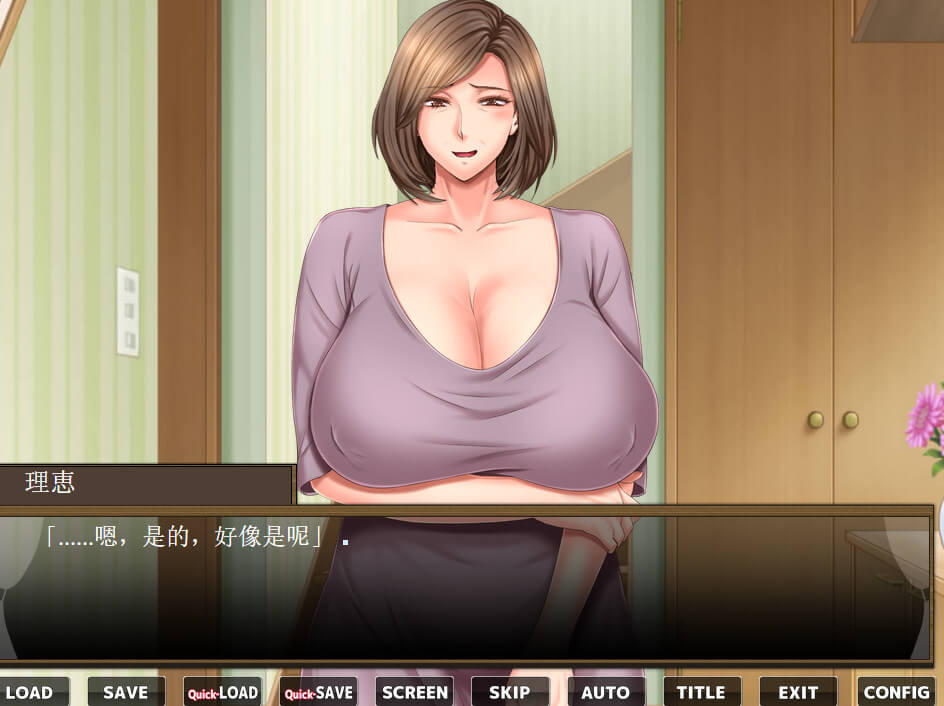
Task: Click the EXIT button
Action: point(798,692)
